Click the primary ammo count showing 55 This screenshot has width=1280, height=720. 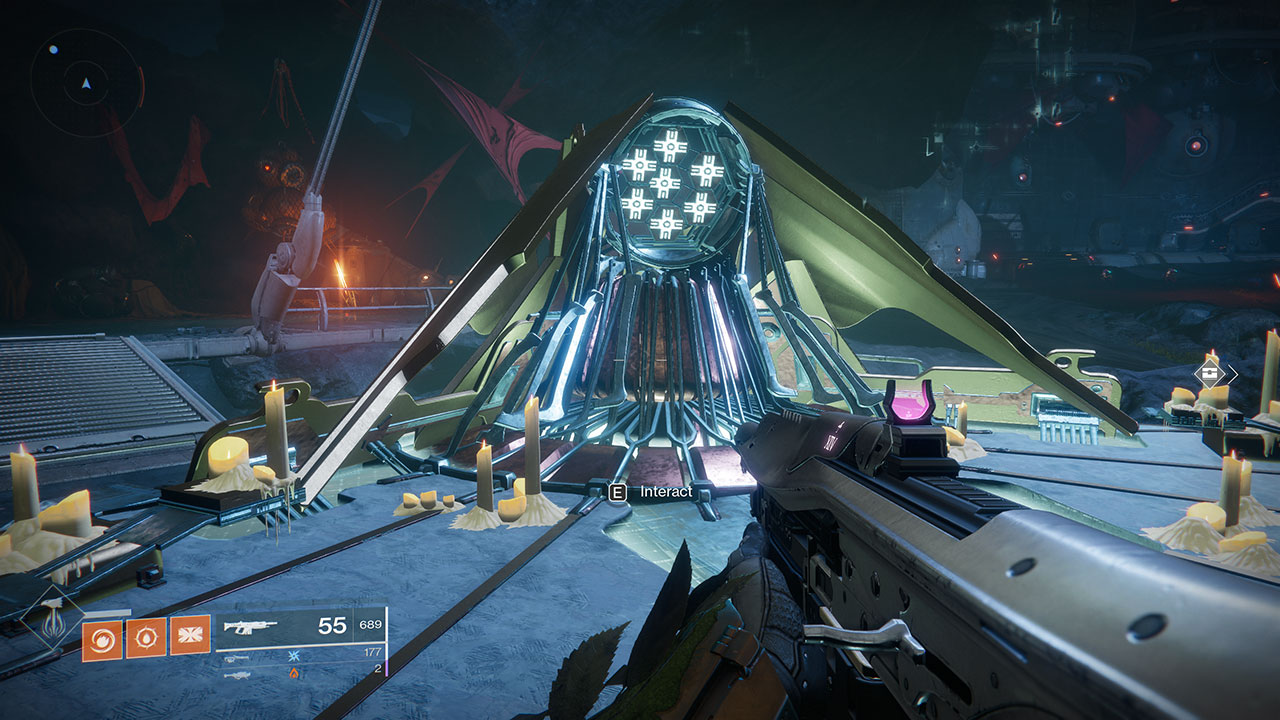pyautogui.click(x=331, y=626)
